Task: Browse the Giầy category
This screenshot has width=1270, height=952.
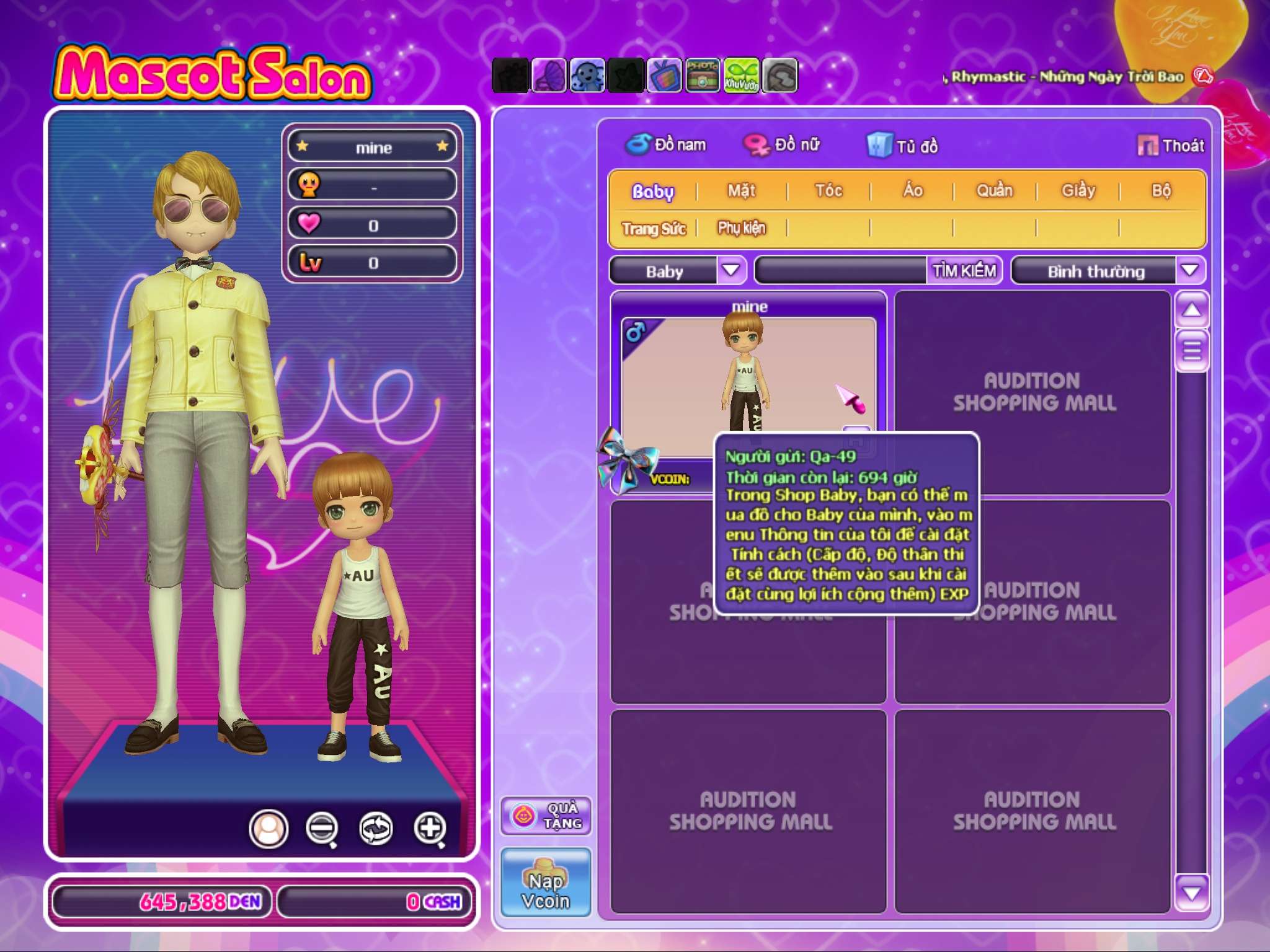Action: click(x=1078, y=191)
